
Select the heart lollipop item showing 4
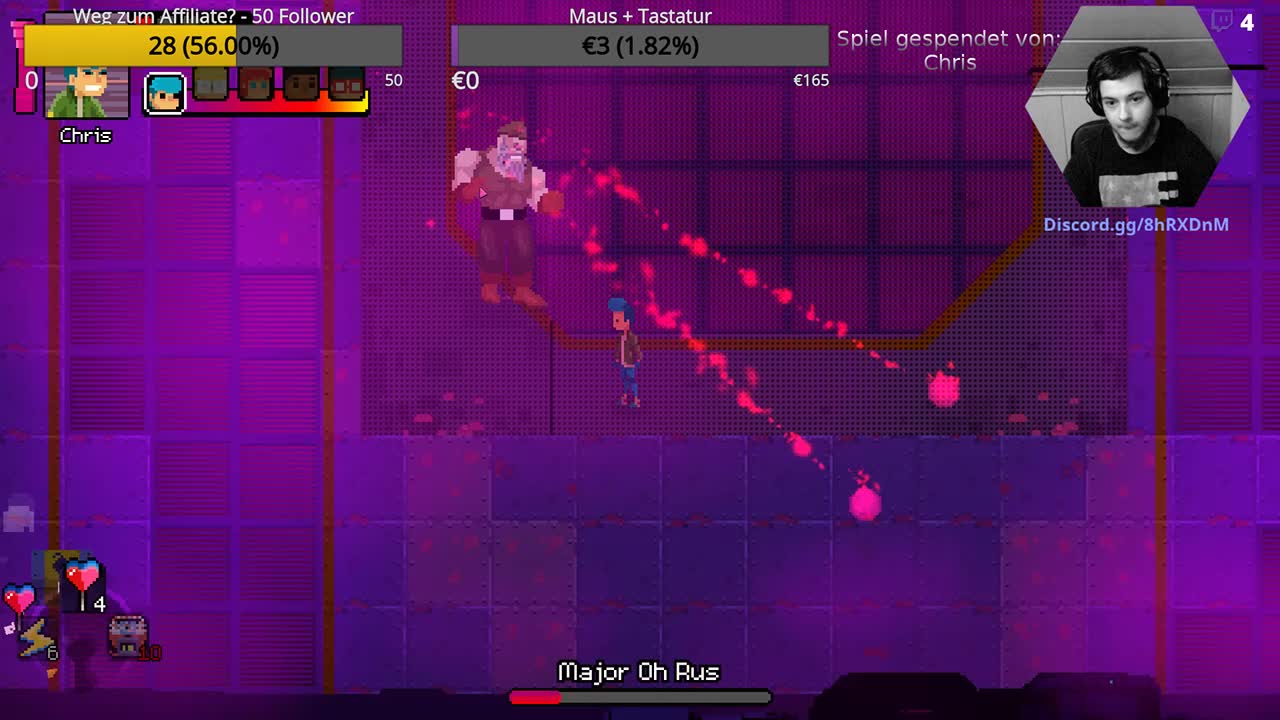point(83,582)
